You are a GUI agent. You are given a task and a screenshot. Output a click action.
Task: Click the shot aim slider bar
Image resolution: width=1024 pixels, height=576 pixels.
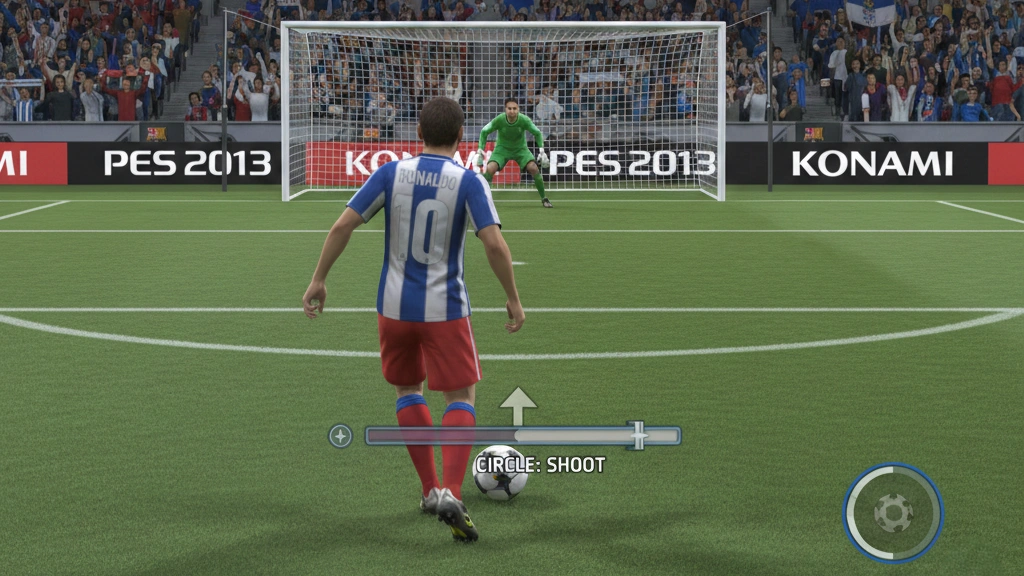click(x=522, y=436)
